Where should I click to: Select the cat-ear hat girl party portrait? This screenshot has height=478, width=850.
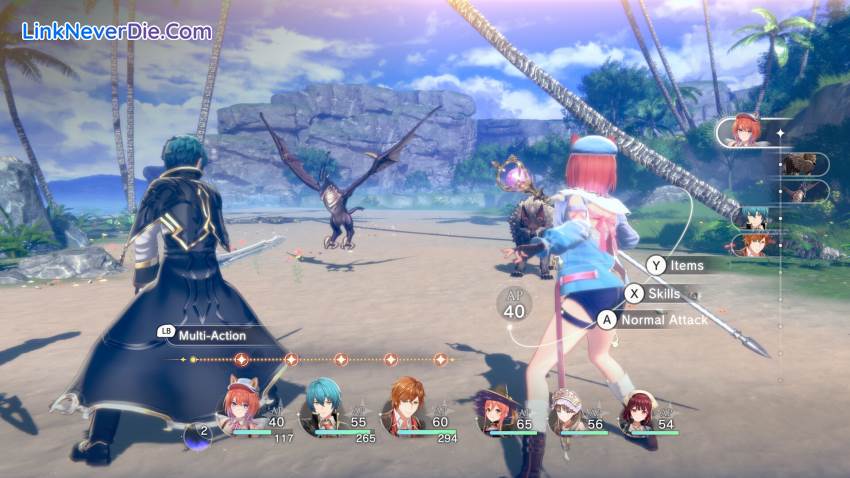tap(242, 406)
